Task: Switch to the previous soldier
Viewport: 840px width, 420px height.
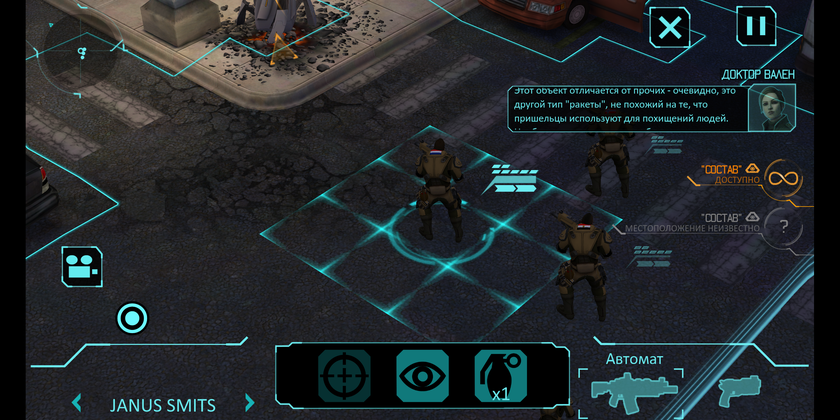Action: pos(77,404)
